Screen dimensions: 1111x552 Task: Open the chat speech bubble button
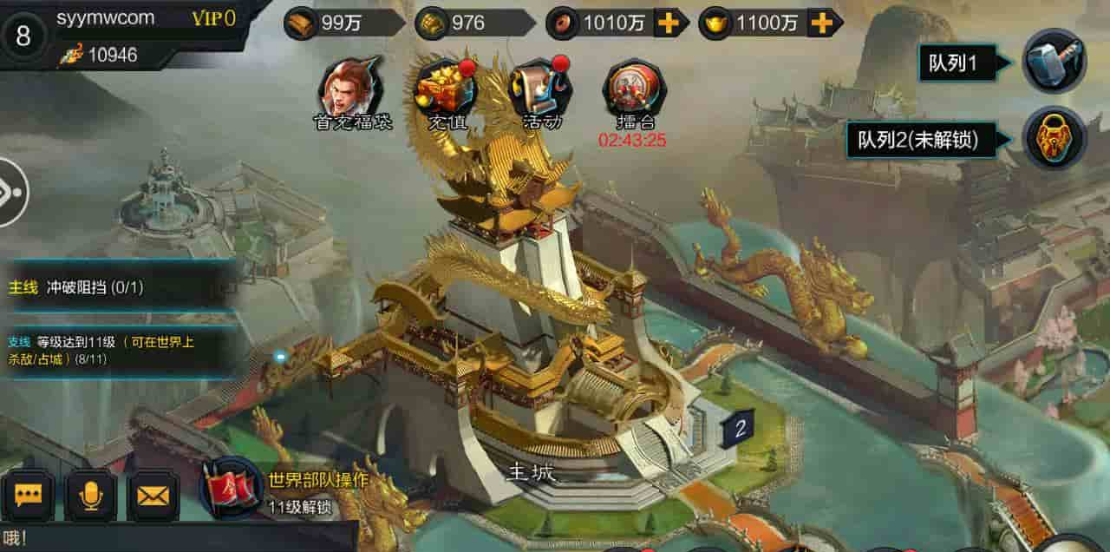pos(27,496)
